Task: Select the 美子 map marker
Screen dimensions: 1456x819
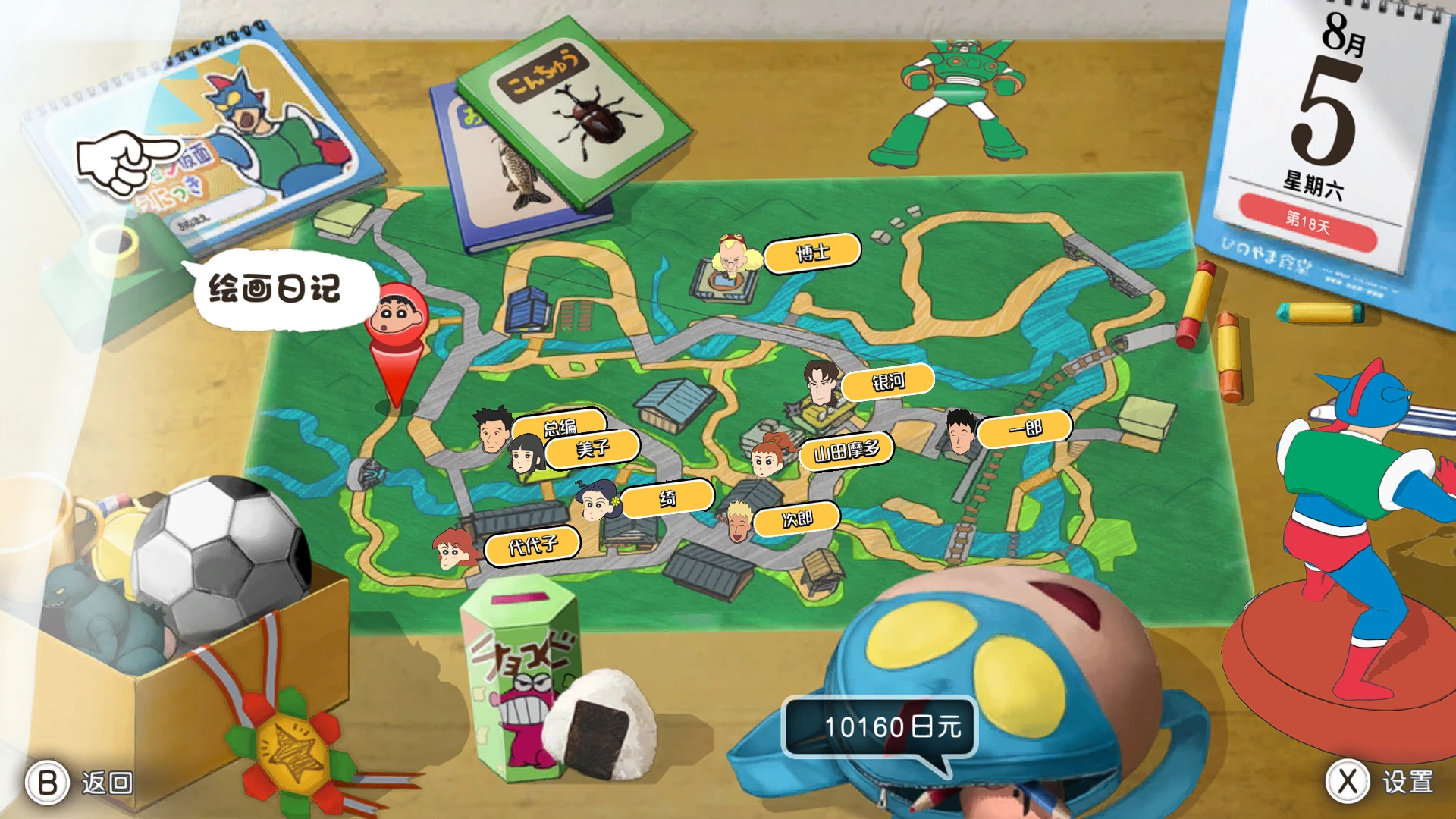Action: [x=591, y=448]
